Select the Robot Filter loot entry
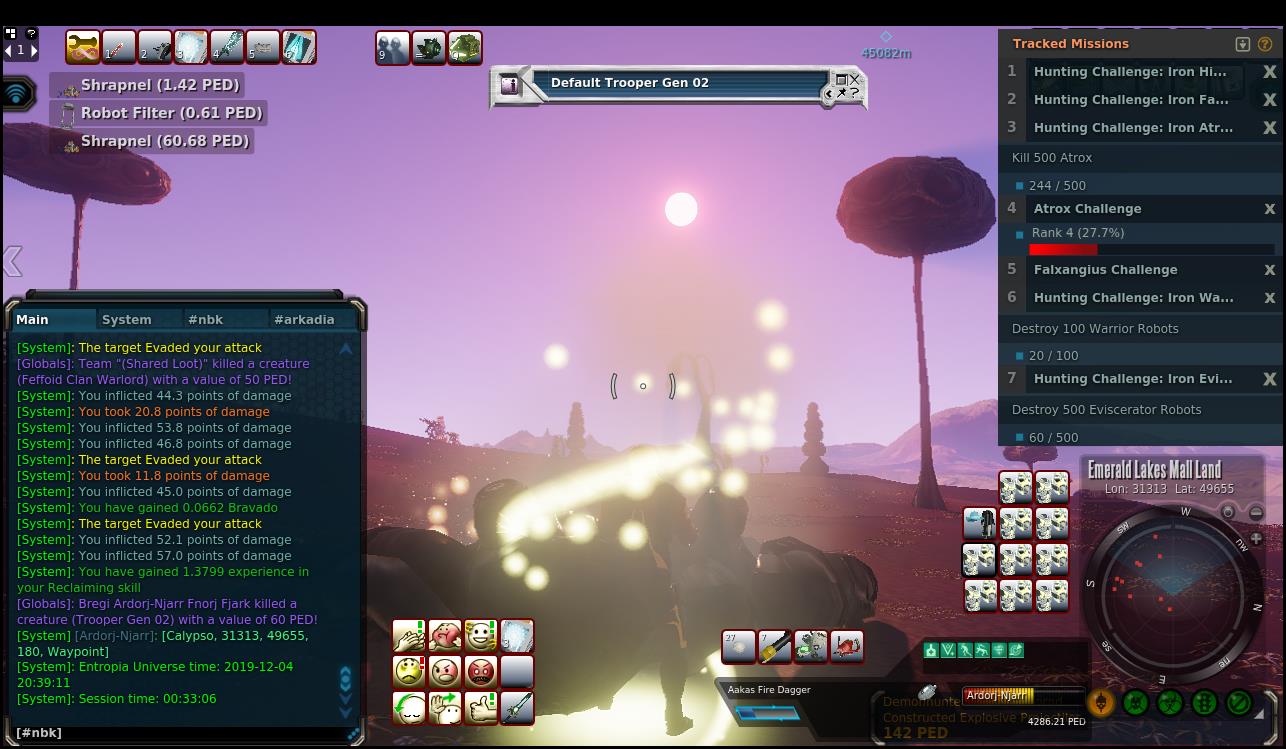The width and height of the screenshot is (1286, 749). click(x=170, y=113)
